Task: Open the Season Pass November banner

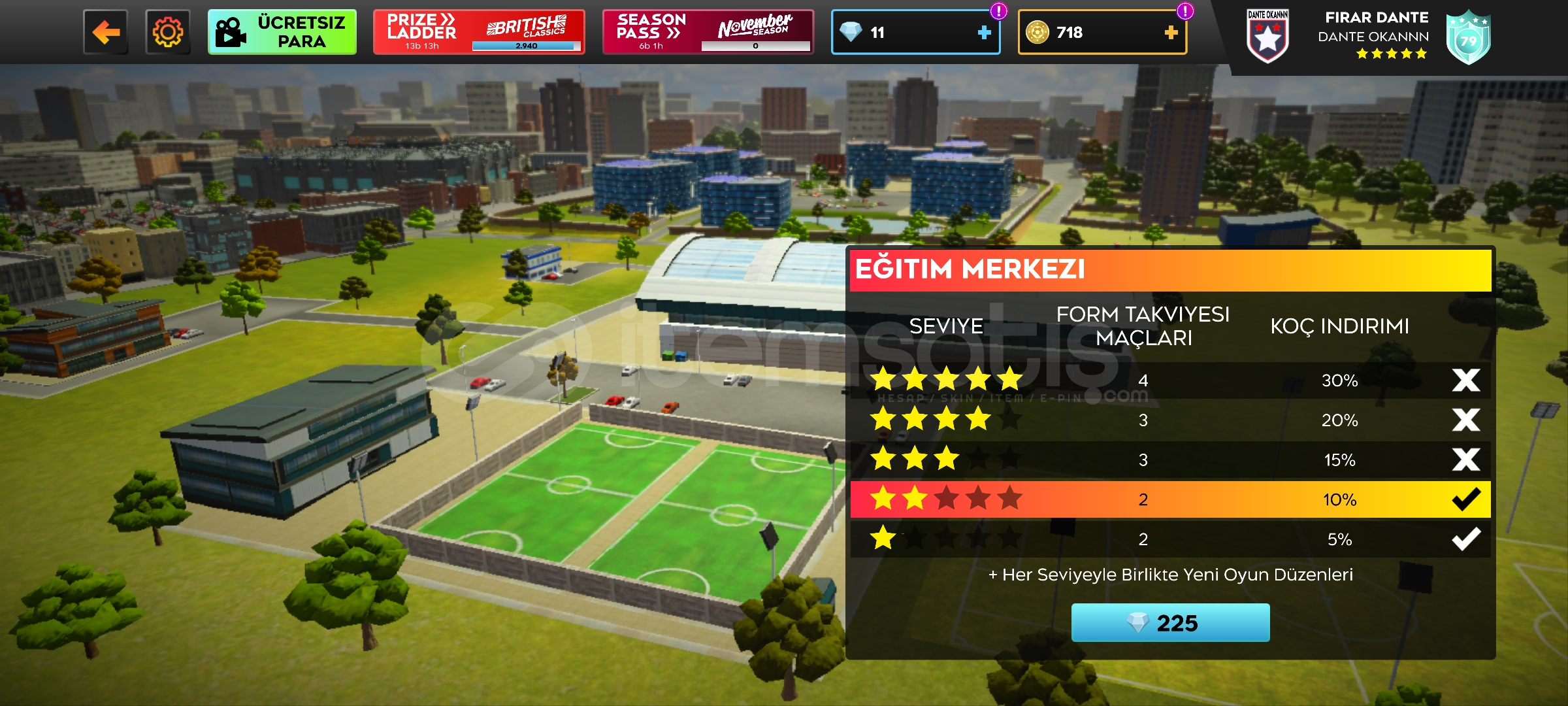Action: (x=708, y=32)
